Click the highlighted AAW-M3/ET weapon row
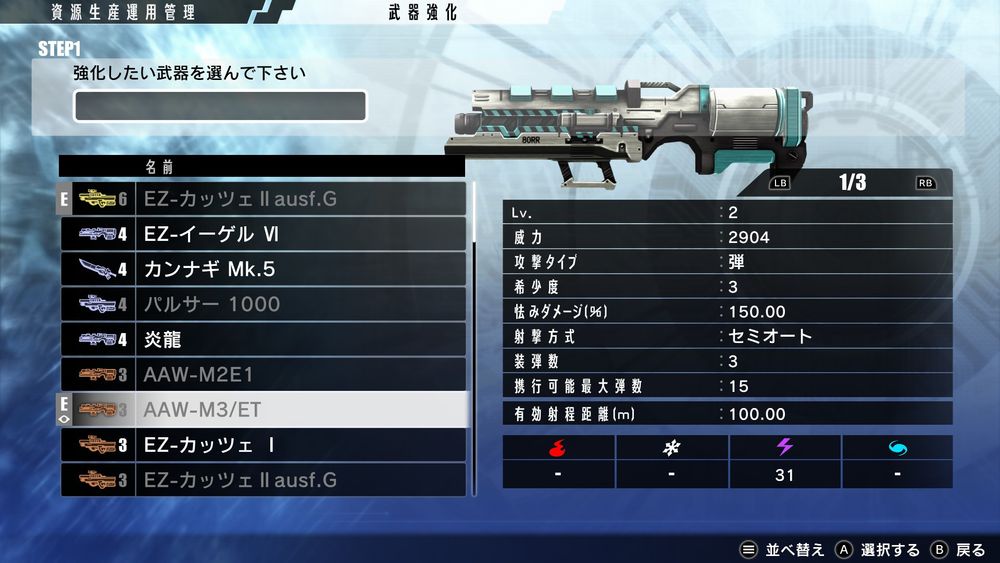The width and height of the screenshot is (1000, 563). (x=264, y=409)
